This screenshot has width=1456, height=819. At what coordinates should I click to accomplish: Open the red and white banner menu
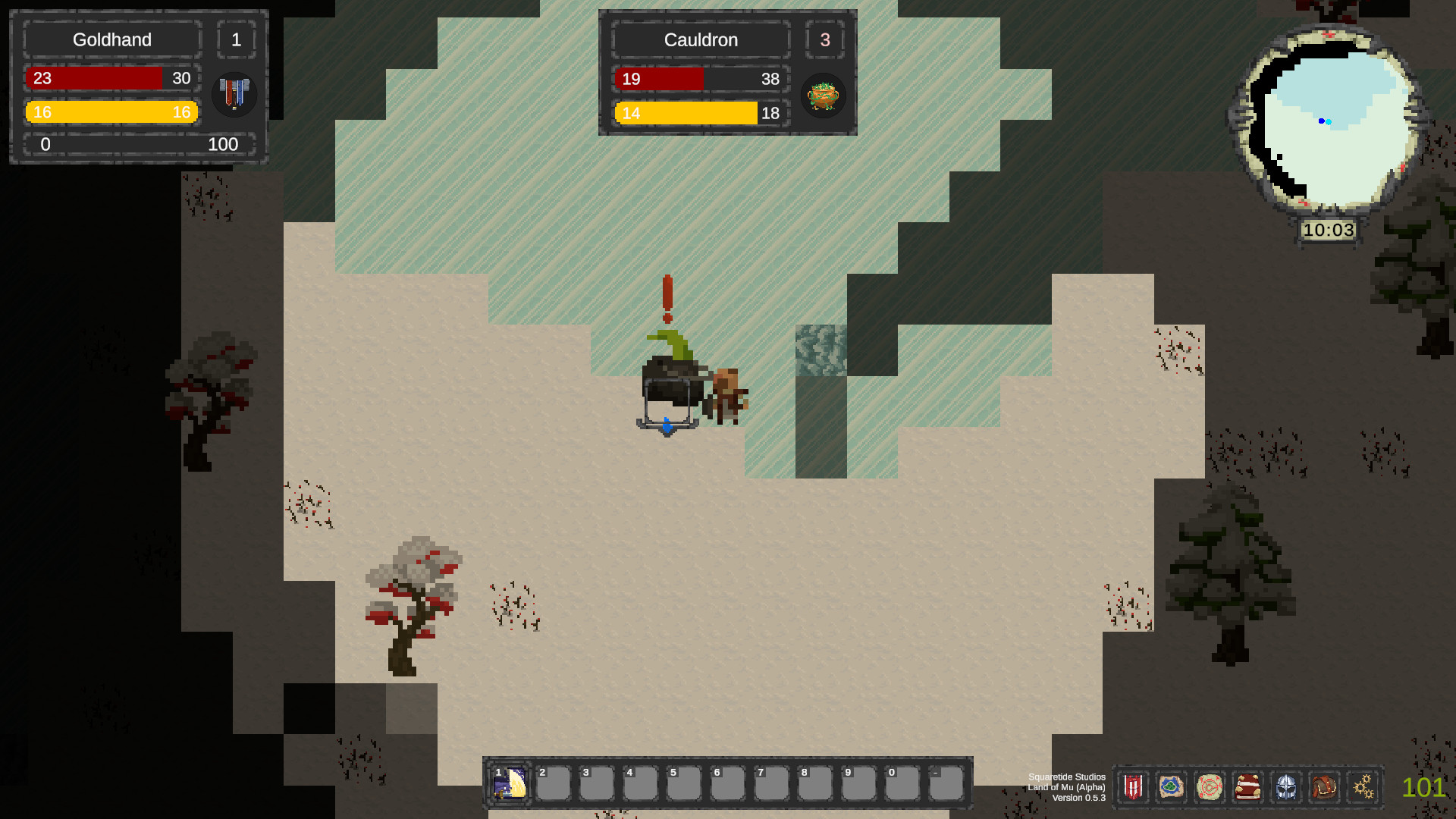[x=1133, y=787]
